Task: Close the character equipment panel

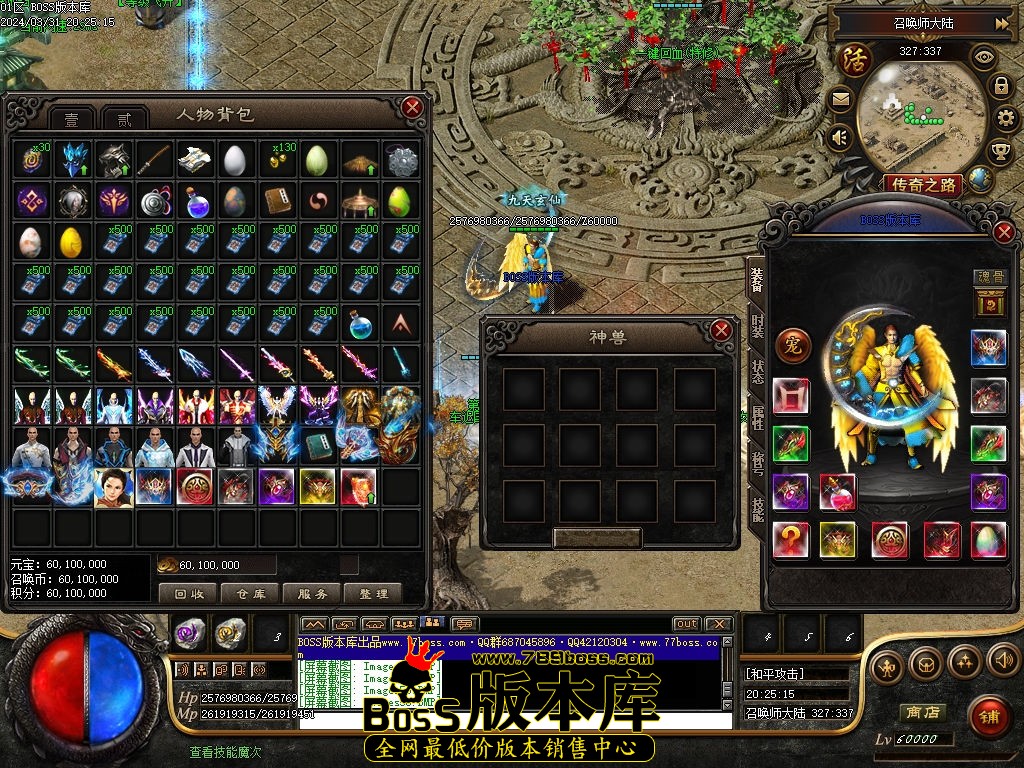Action: pyautogui.click(x=1004, y=233)
